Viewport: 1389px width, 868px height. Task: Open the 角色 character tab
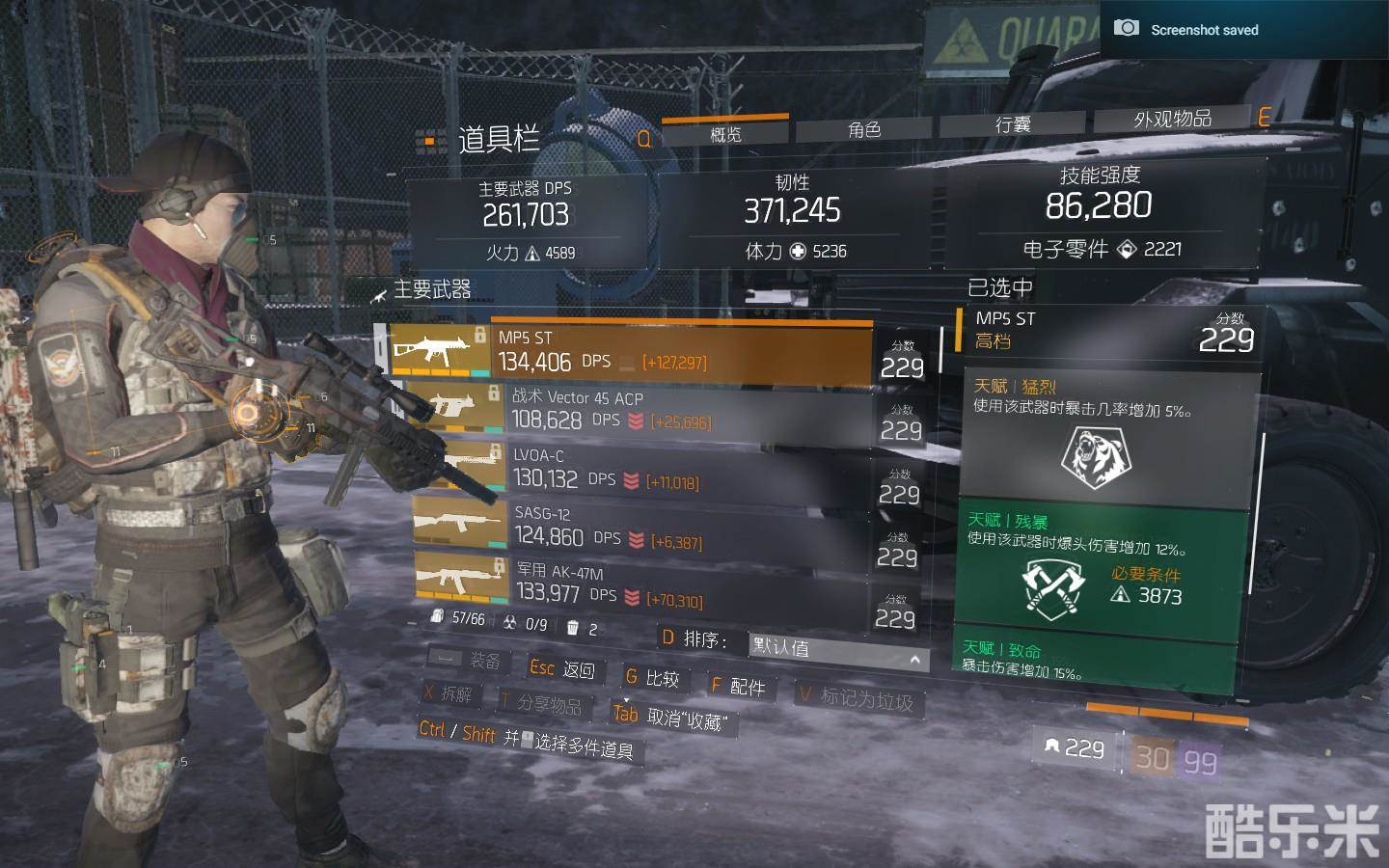click(x=863, y=129)
